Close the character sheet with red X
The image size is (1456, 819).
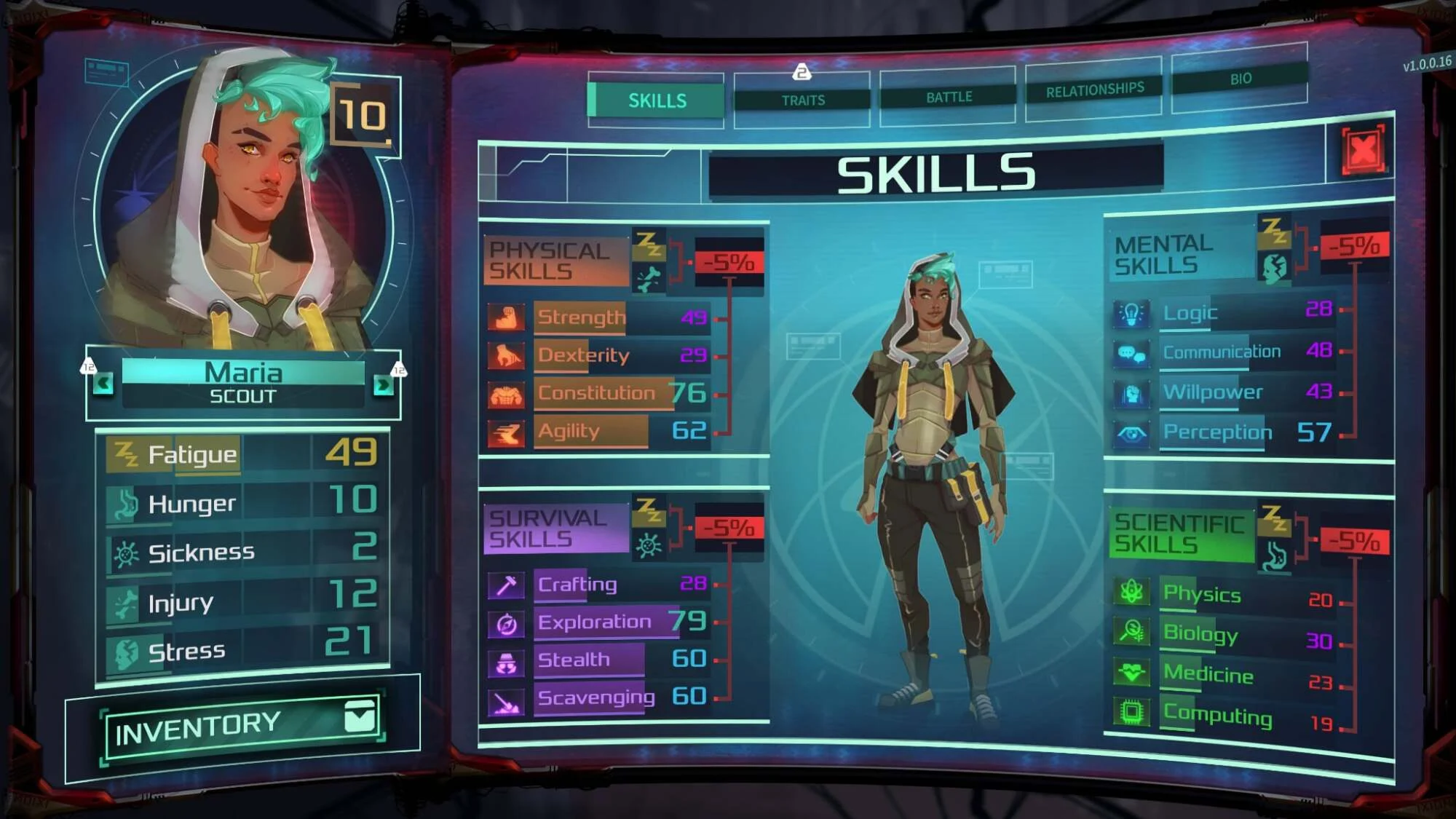coord(1363,151)
